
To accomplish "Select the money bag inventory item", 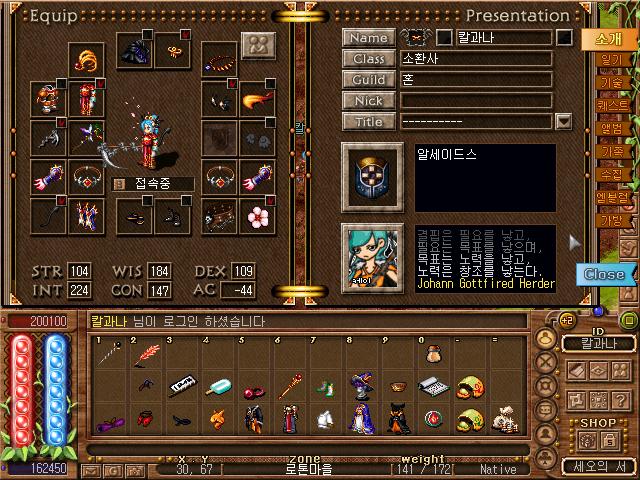I will (x=505, y=420).
